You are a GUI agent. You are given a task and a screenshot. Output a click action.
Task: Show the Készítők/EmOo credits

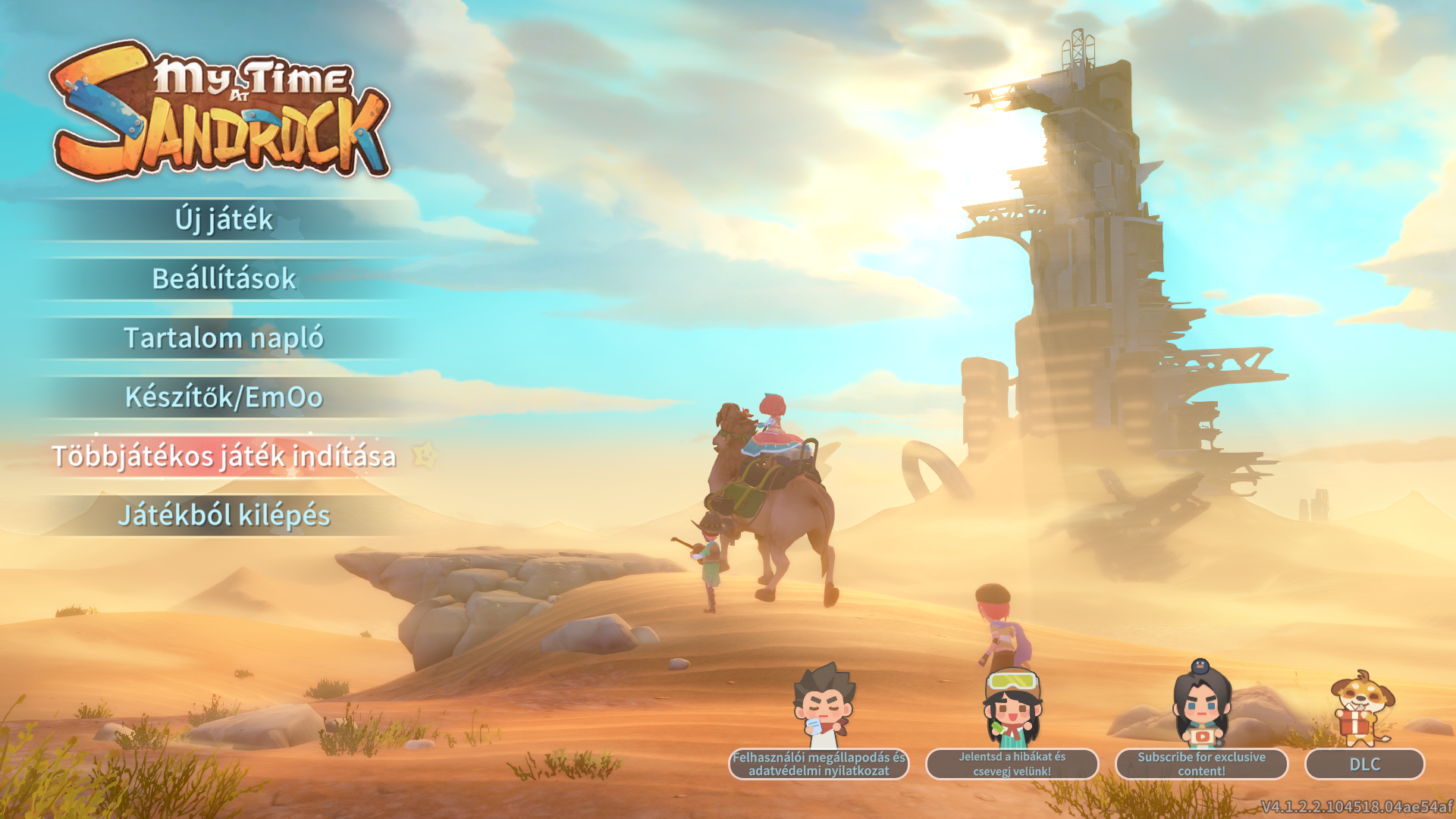point(224,397)
